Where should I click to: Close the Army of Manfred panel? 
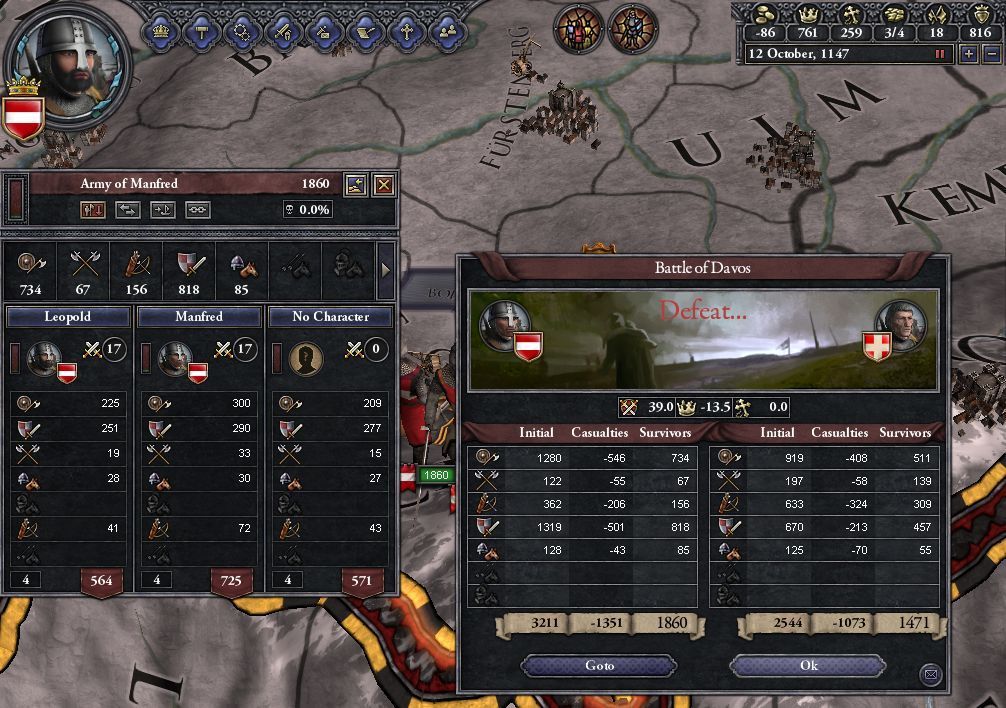383,184
